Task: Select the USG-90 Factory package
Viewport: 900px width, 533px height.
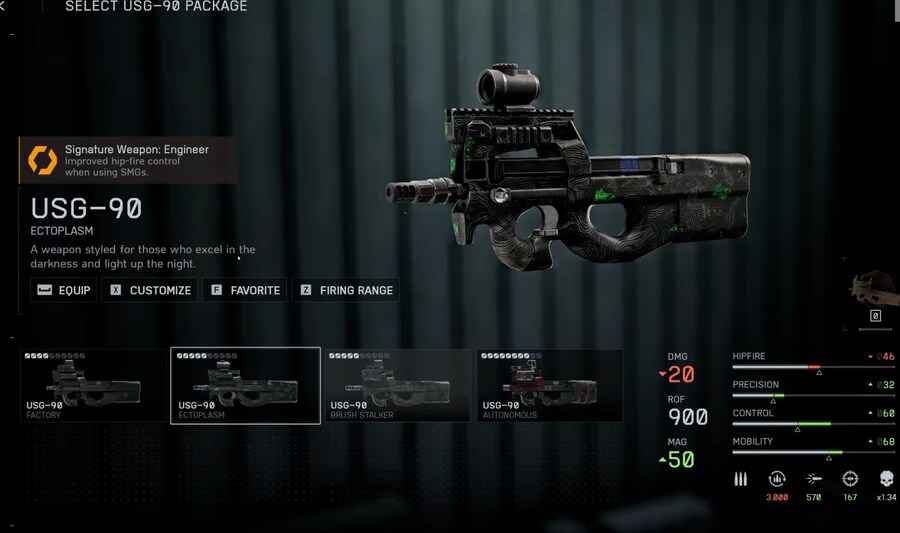Action: tap(93, 386)
